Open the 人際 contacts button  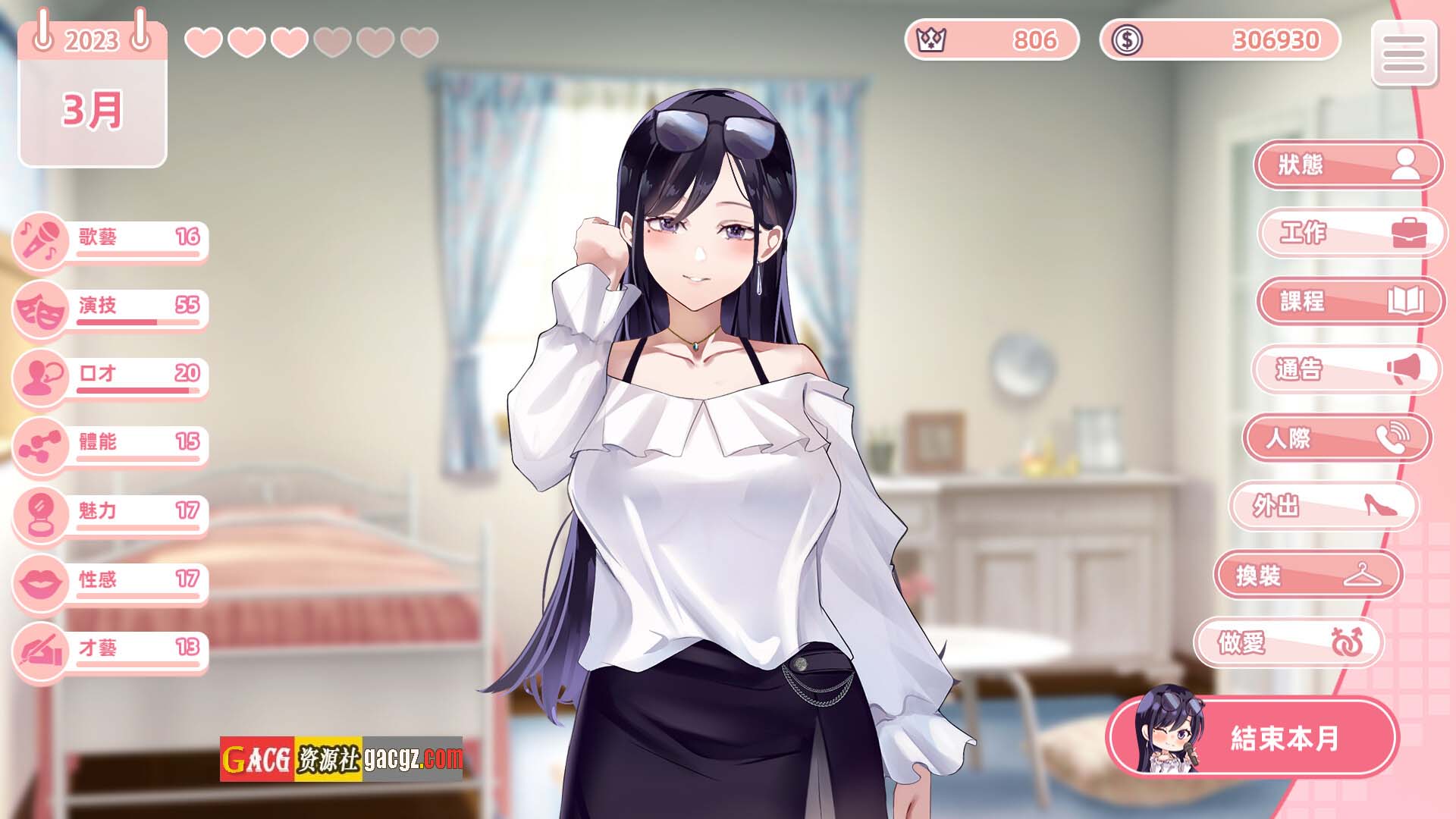(1336, 438)
